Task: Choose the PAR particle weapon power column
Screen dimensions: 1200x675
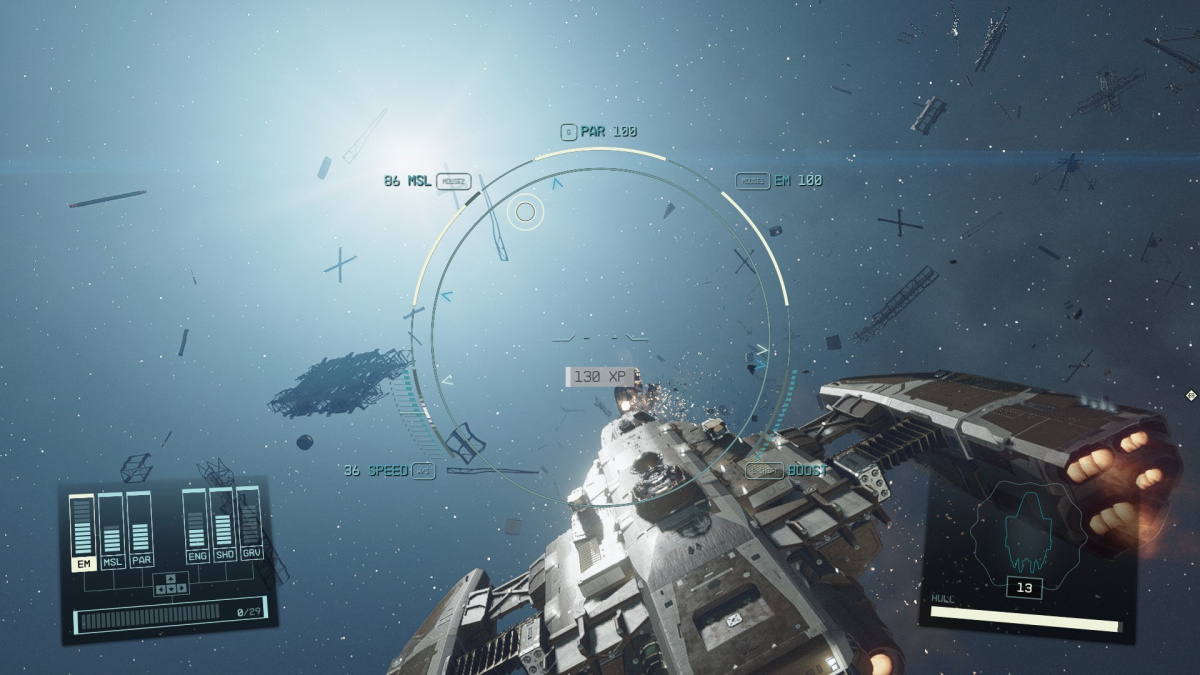Action: pos(140,530)
